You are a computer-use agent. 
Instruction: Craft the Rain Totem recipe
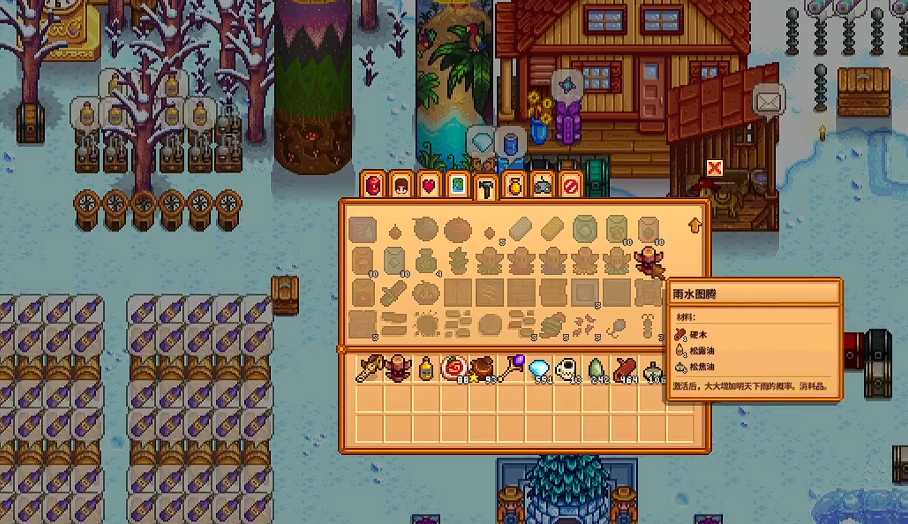(x=649, y=261)
